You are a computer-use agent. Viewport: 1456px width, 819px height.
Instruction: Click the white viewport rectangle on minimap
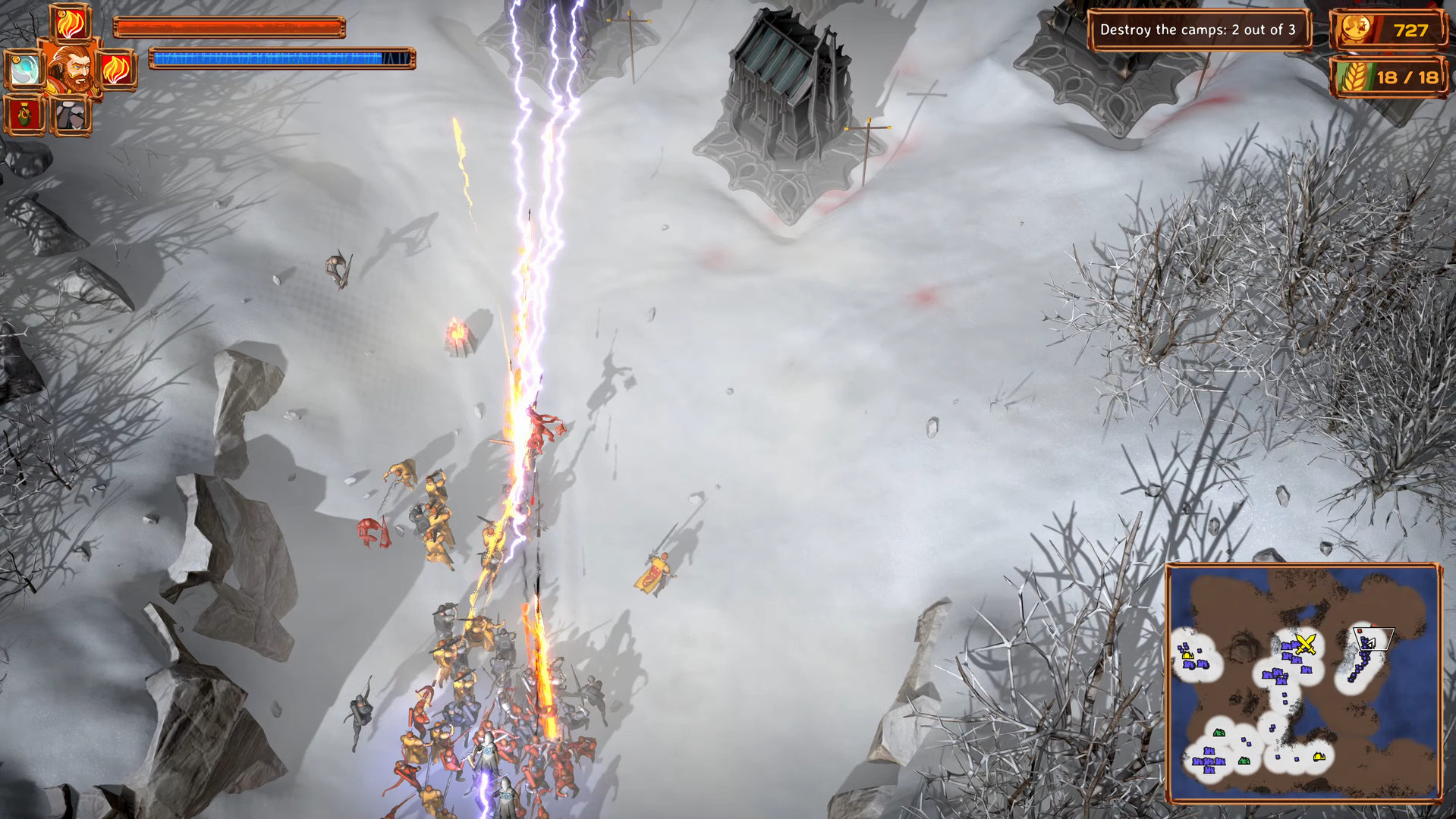(x=1373, y=639)
